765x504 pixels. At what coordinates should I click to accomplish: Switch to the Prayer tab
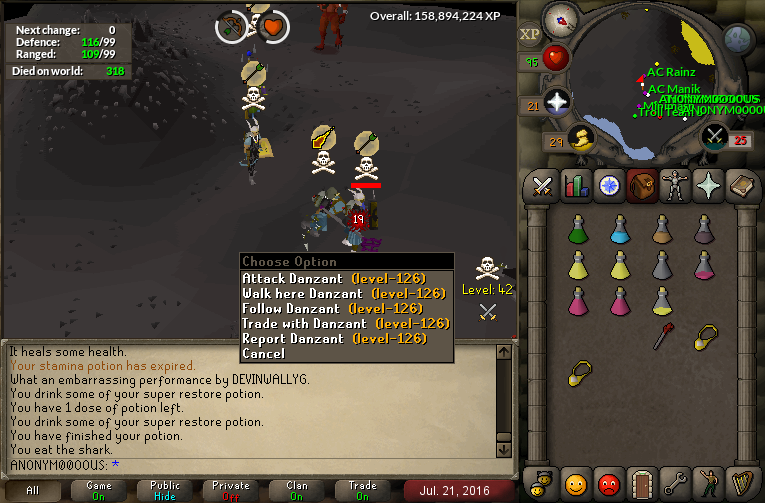point(707,185)
